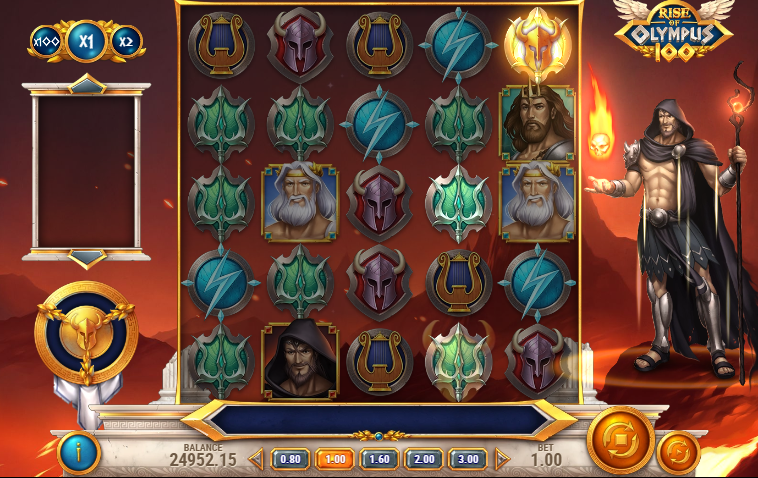
Task: Click the right arrow for higher bets
Action: [x=502, y=459]
